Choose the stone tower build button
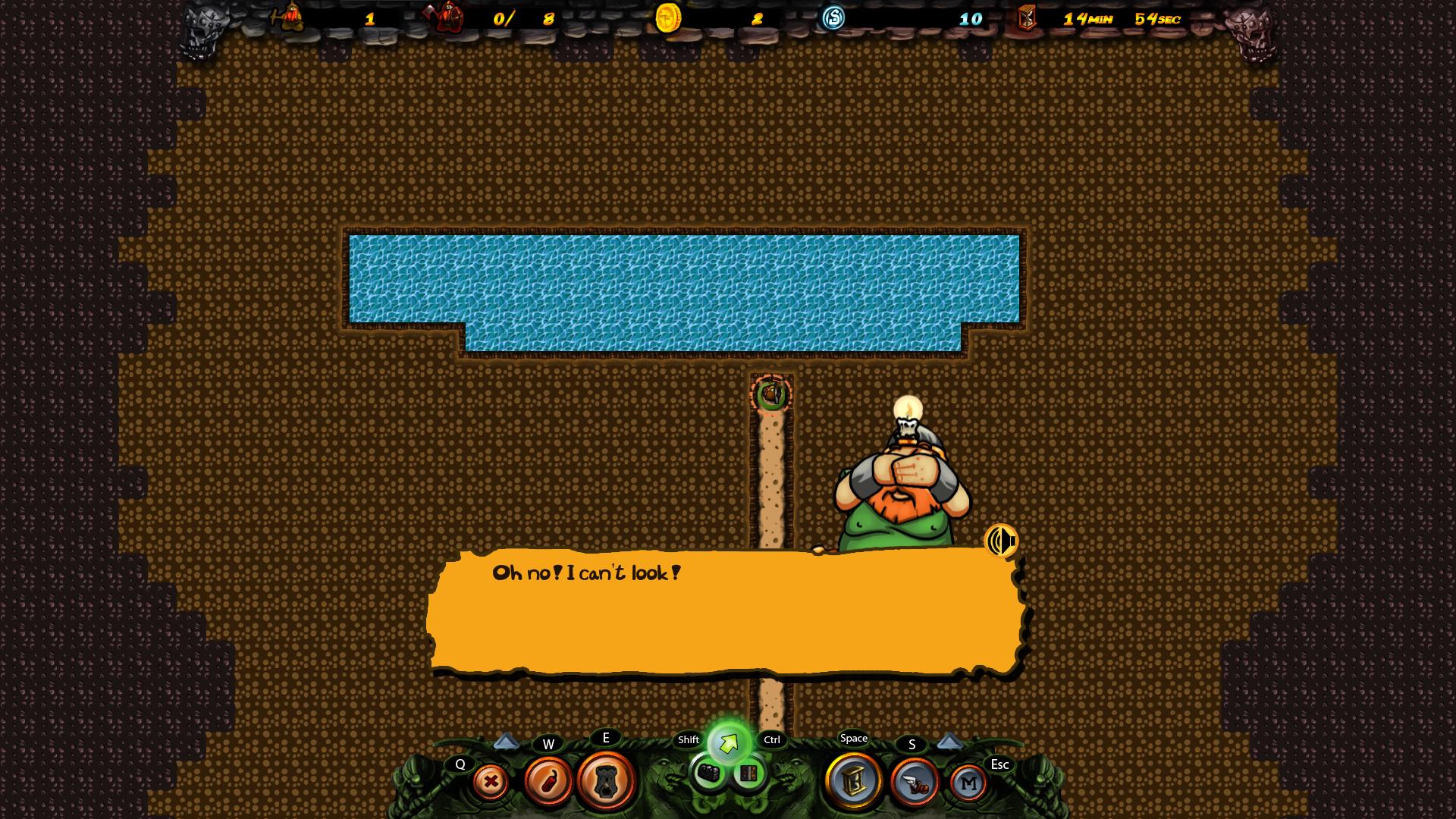 pyautogui.click(x=606, y=780)
